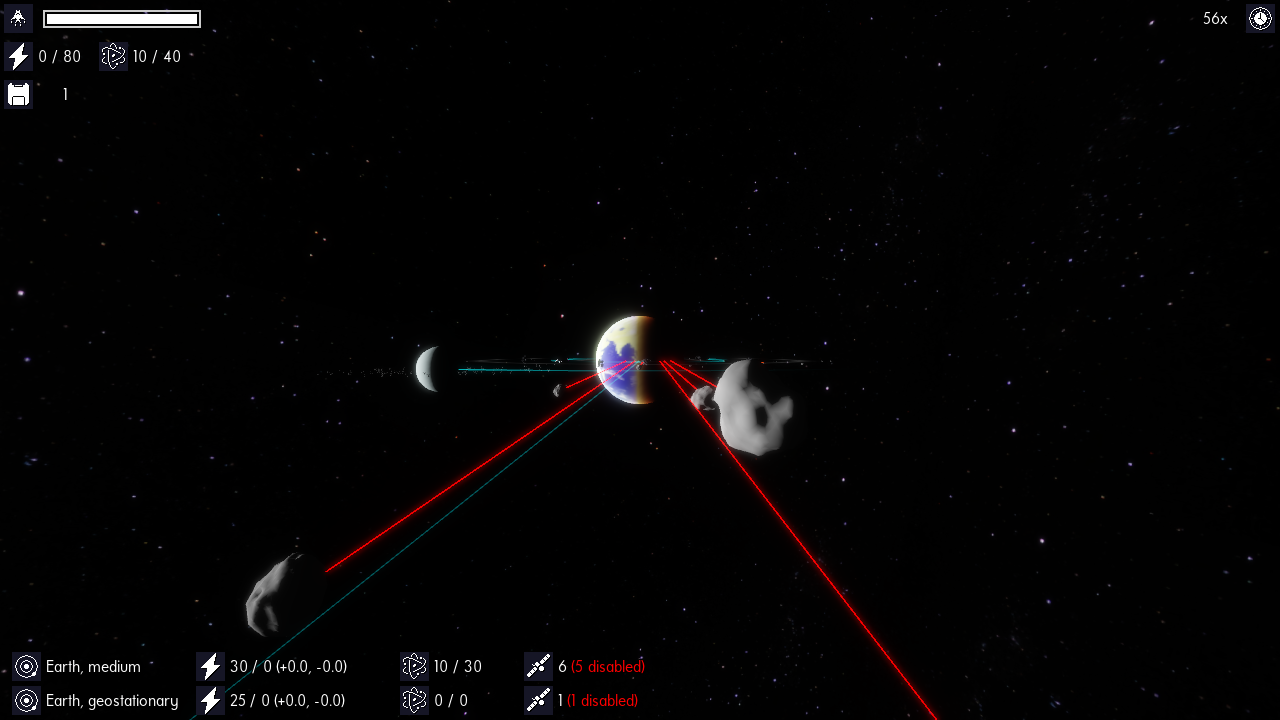The image size is (1280, 720).
Task: Click the top atom science icon
Action: click(113, 57)
